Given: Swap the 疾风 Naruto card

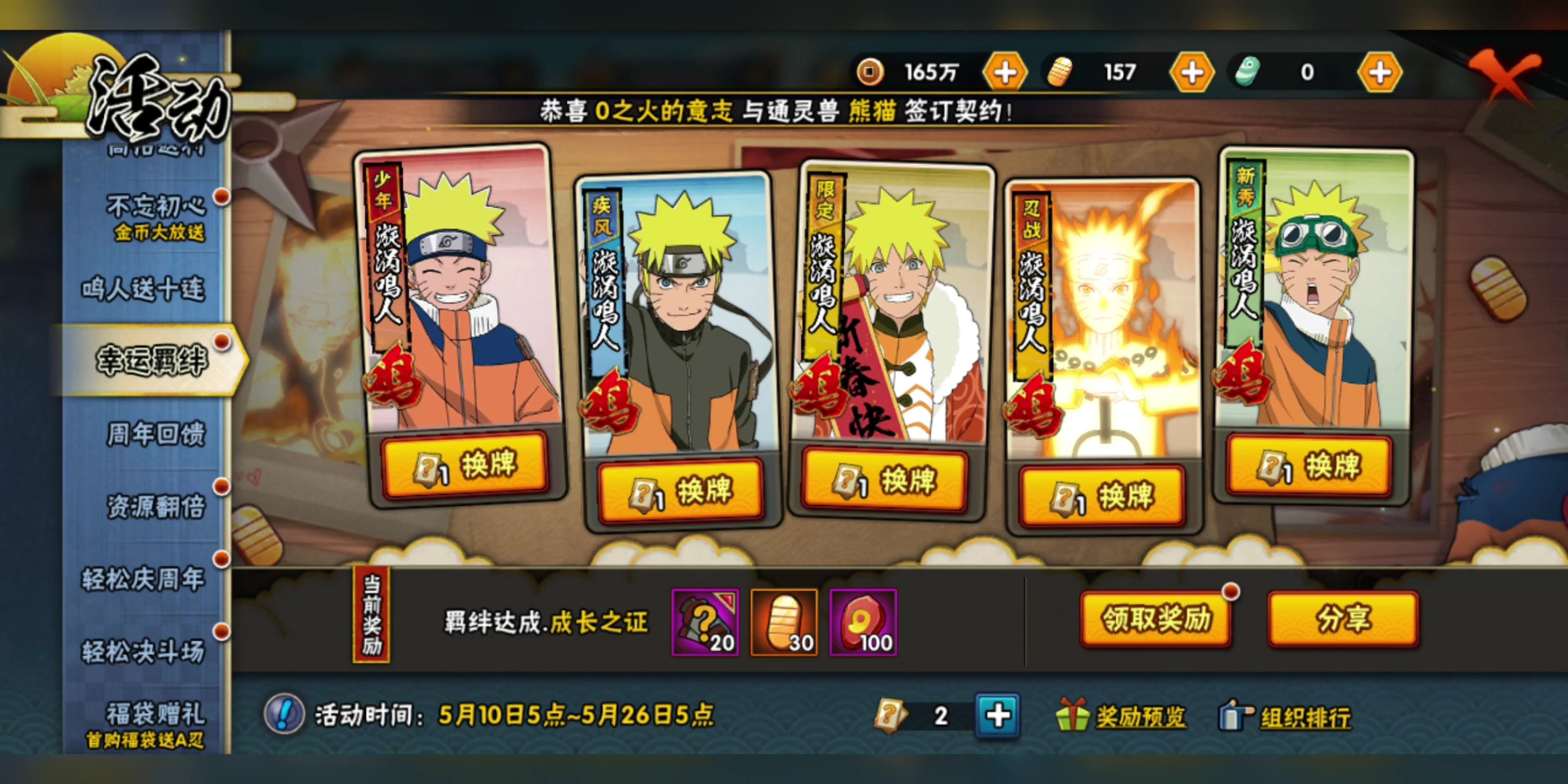Looking at the screenshot, I should tap(681, 491).
